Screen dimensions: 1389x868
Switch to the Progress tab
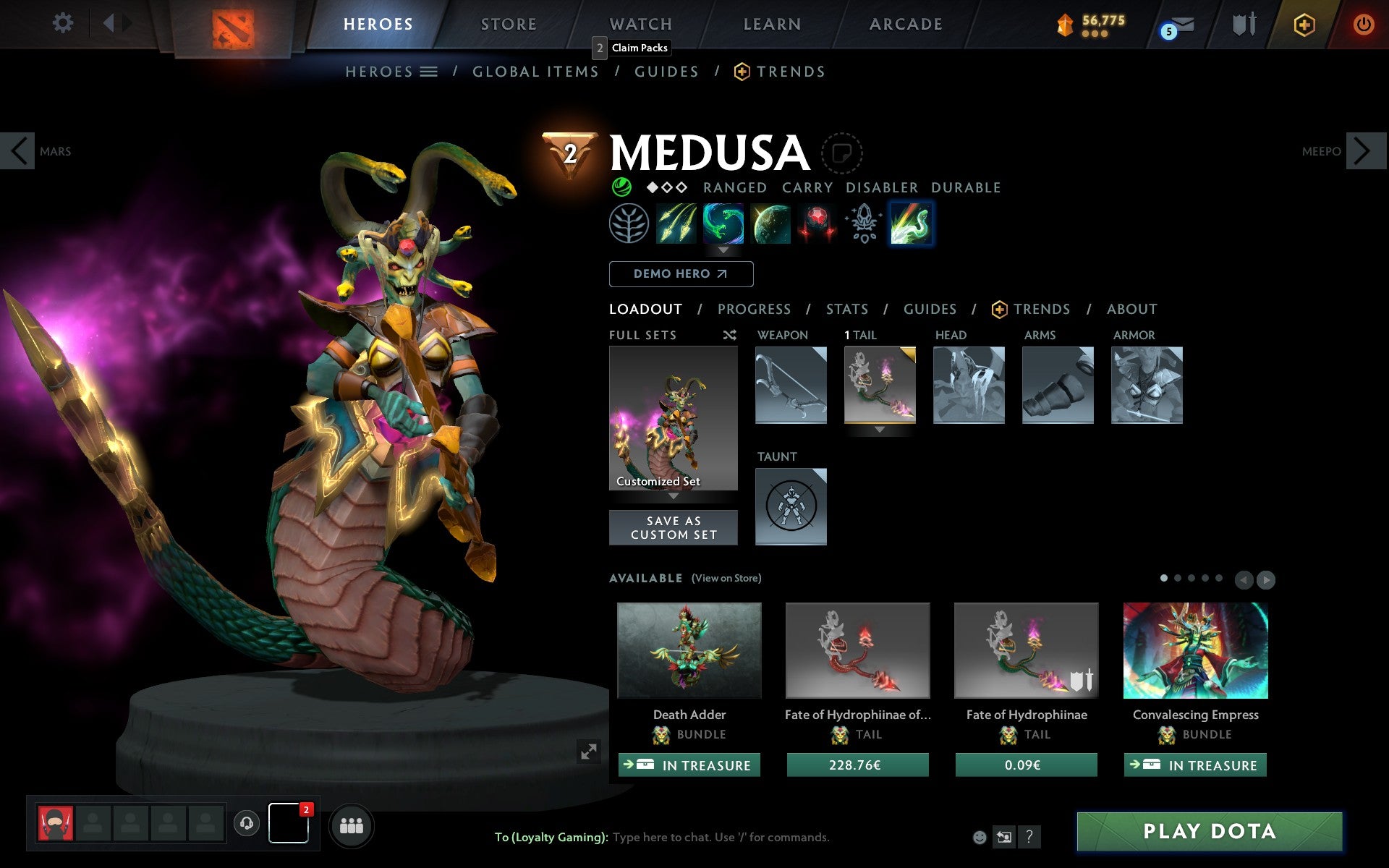point(753,309)
